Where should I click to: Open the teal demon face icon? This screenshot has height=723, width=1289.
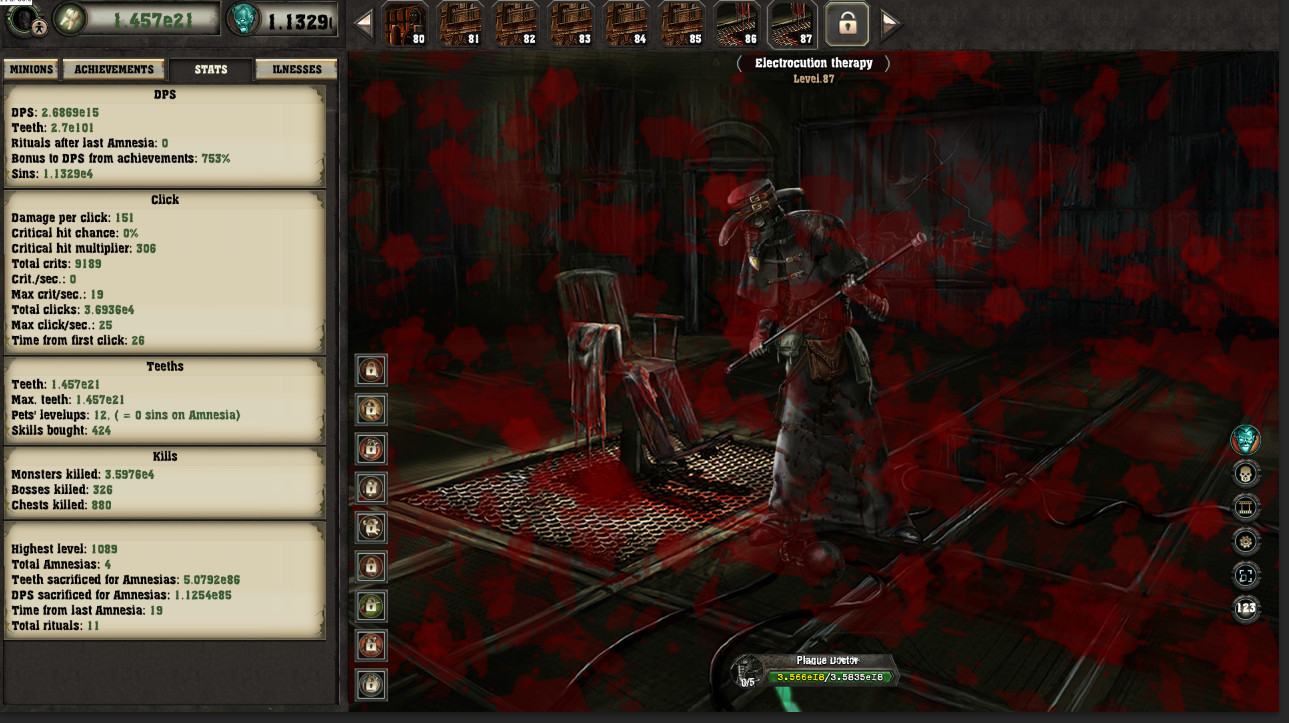(1245, 439)
